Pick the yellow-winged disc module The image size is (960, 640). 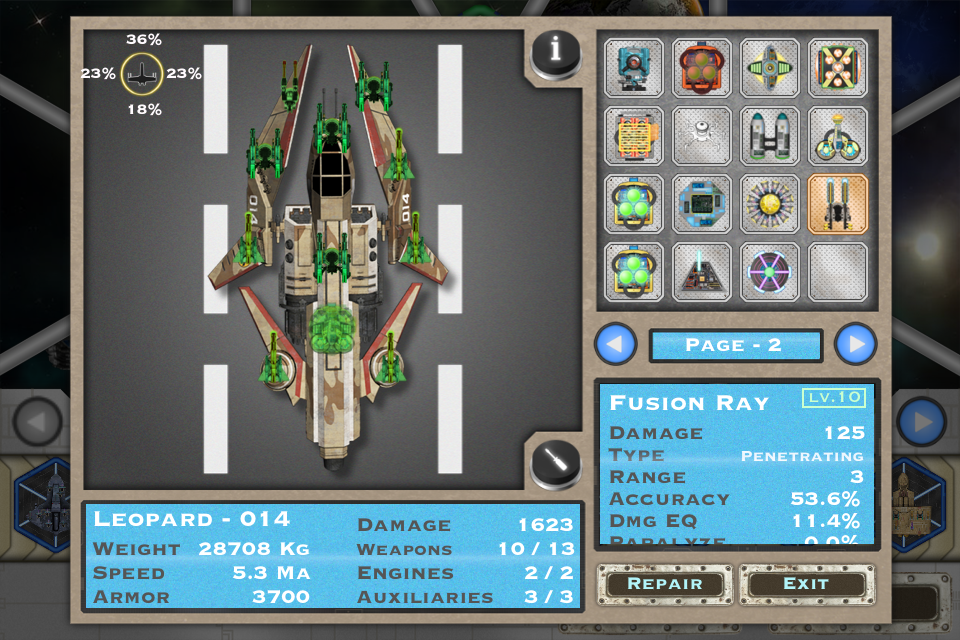pos(770,68)
